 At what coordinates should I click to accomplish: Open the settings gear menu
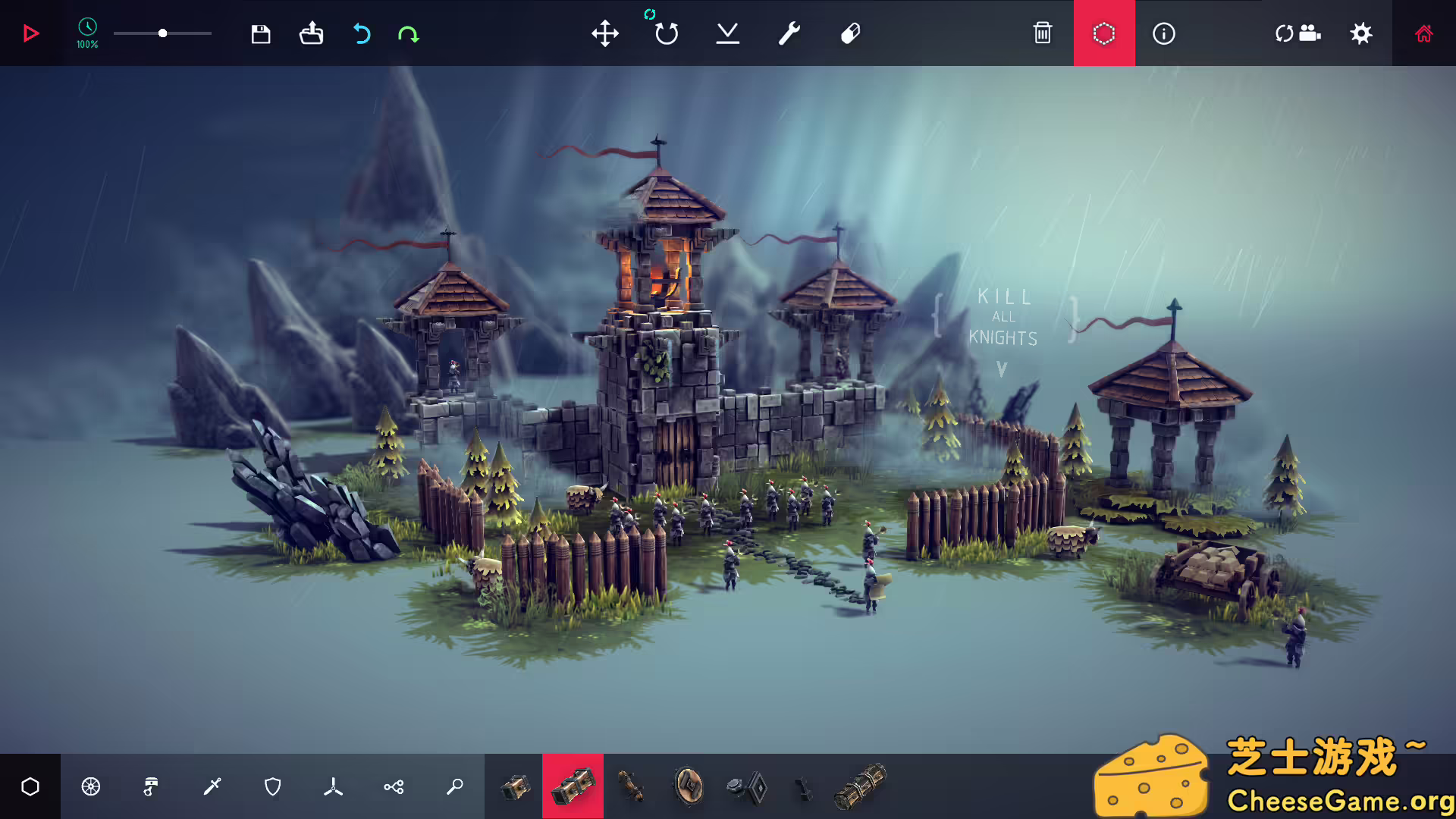pos(1361,33)
